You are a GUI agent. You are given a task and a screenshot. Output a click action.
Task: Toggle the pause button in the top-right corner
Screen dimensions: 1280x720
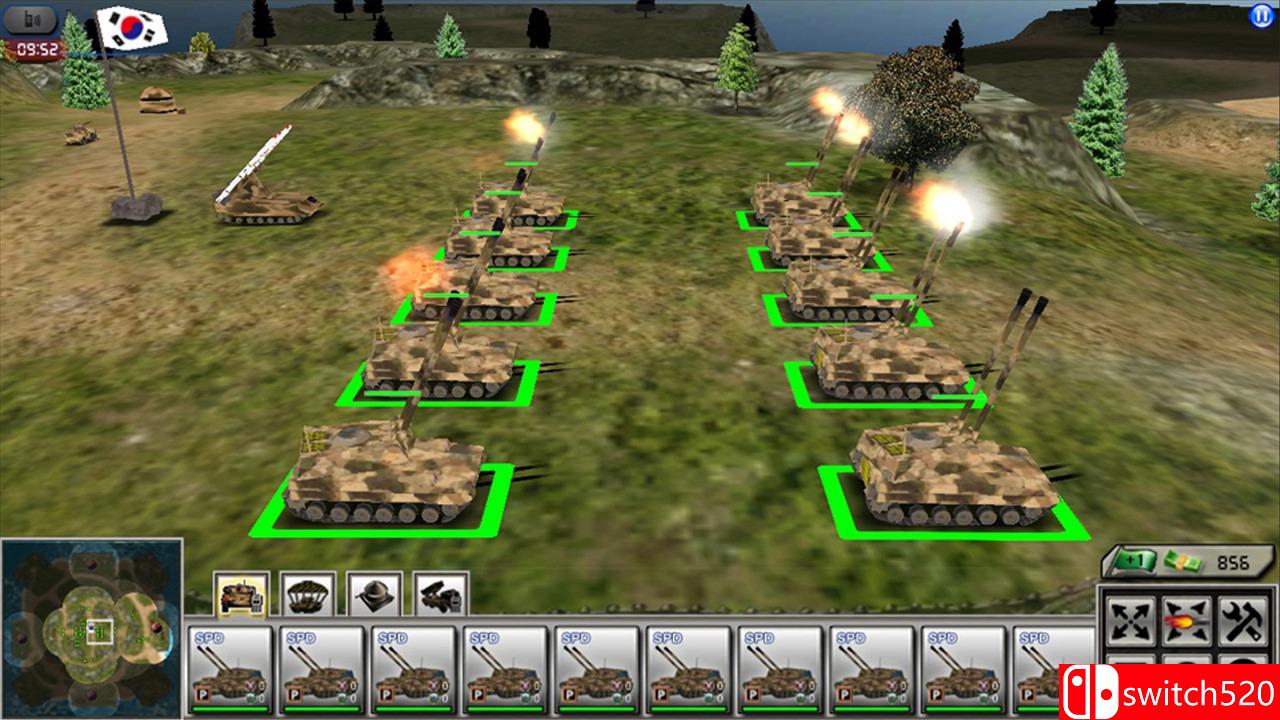[x=1262, y=14]
